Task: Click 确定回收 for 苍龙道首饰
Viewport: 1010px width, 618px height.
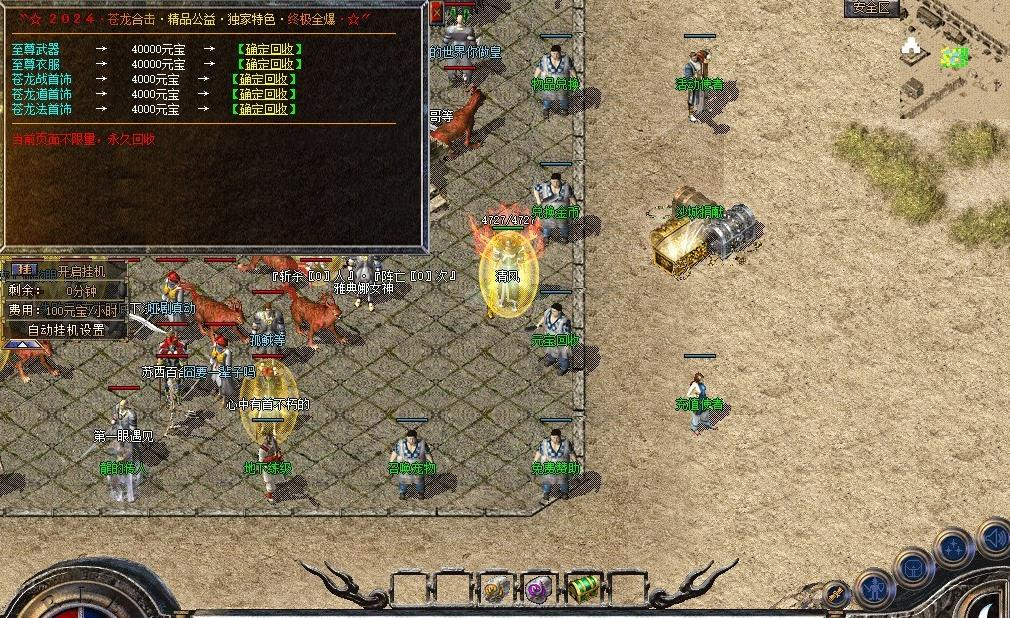Action: pyautogui.click(x=263, y=94)
